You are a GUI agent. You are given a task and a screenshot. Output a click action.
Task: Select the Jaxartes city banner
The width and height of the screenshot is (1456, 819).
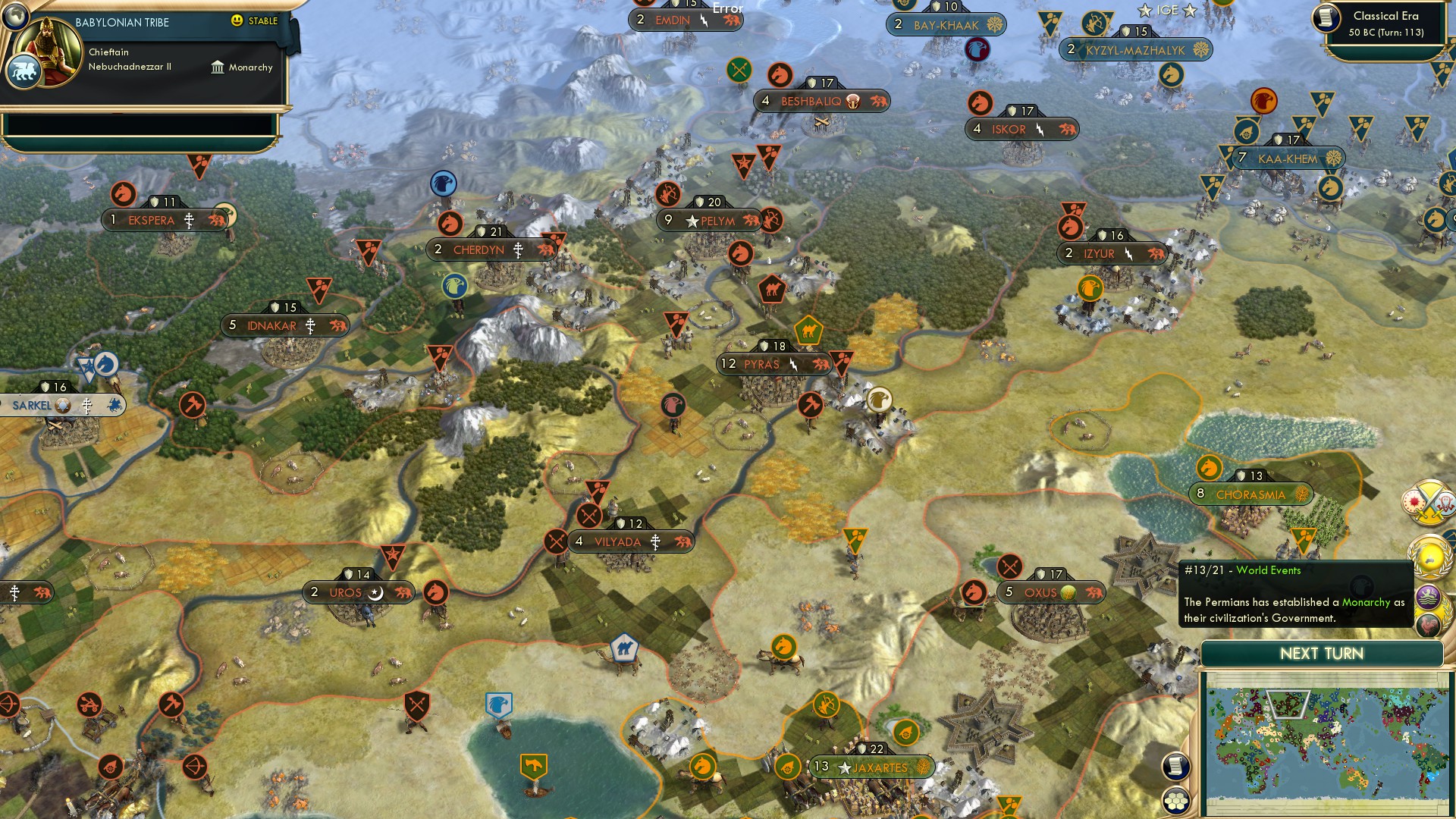pos(871,767)
